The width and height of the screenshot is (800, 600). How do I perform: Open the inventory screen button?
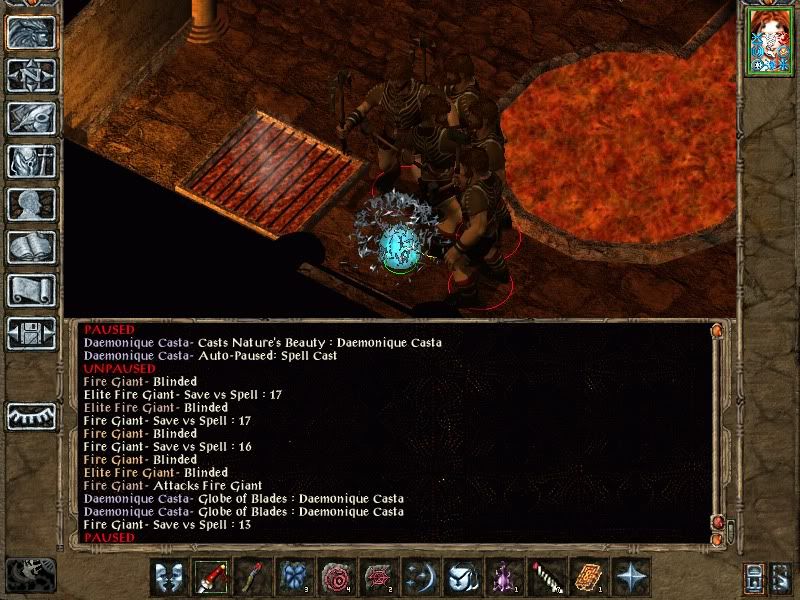tap(30, 161)
